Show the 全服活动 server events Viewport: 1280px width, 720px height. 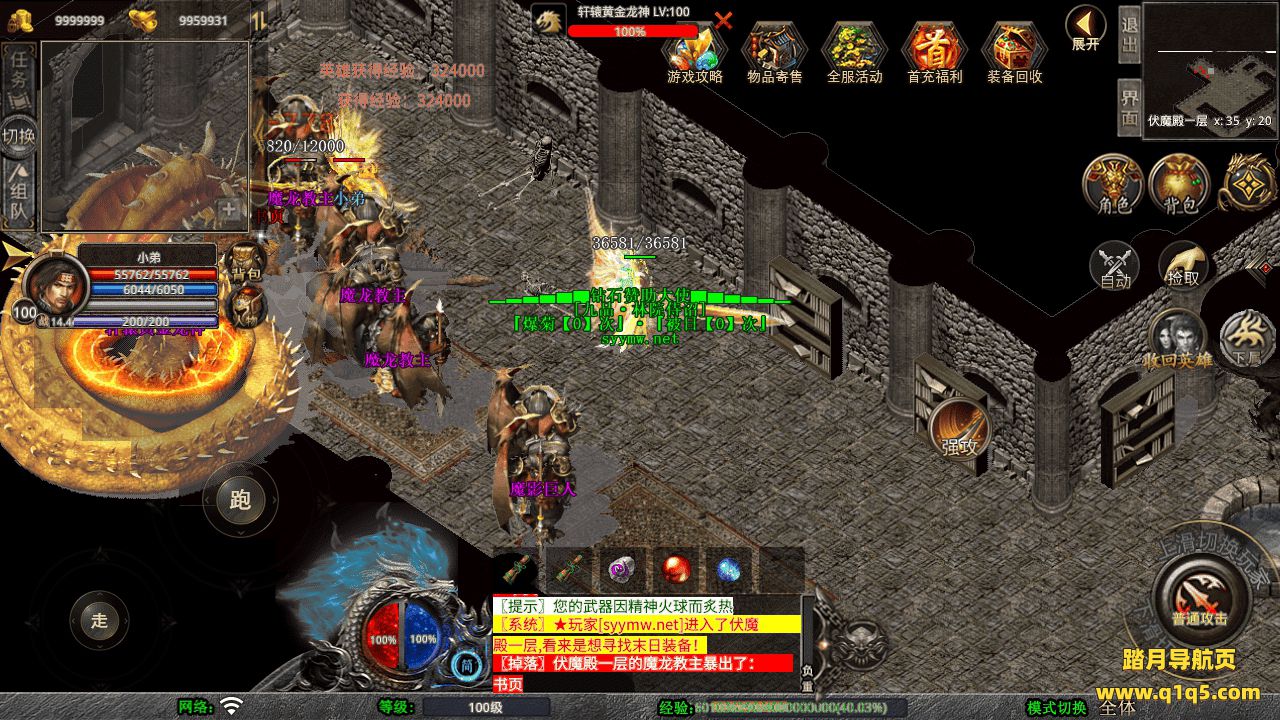coord(854,51)
